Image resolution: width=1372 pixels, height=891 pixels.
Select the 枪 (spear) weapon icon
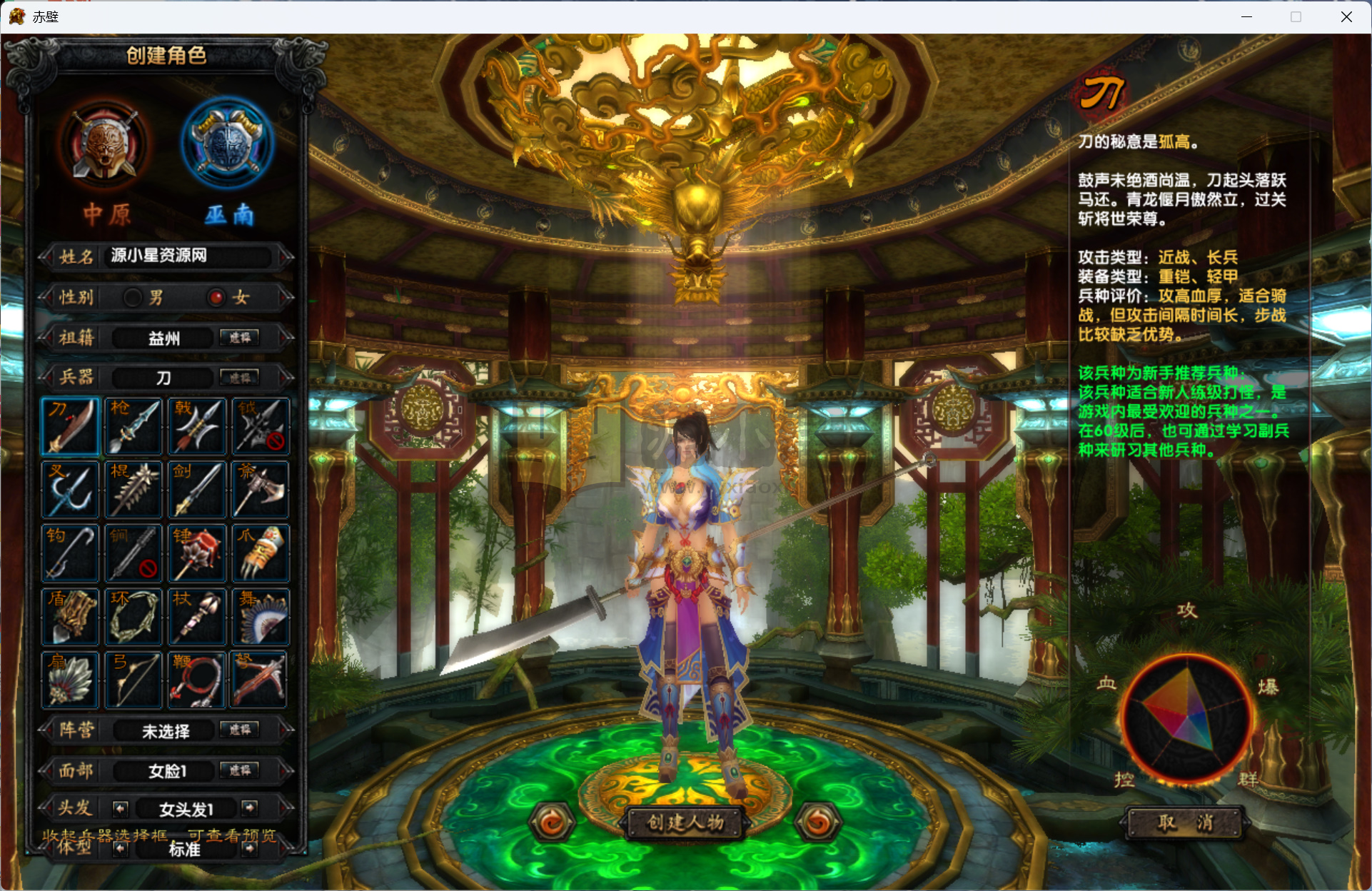coord(133,426)
